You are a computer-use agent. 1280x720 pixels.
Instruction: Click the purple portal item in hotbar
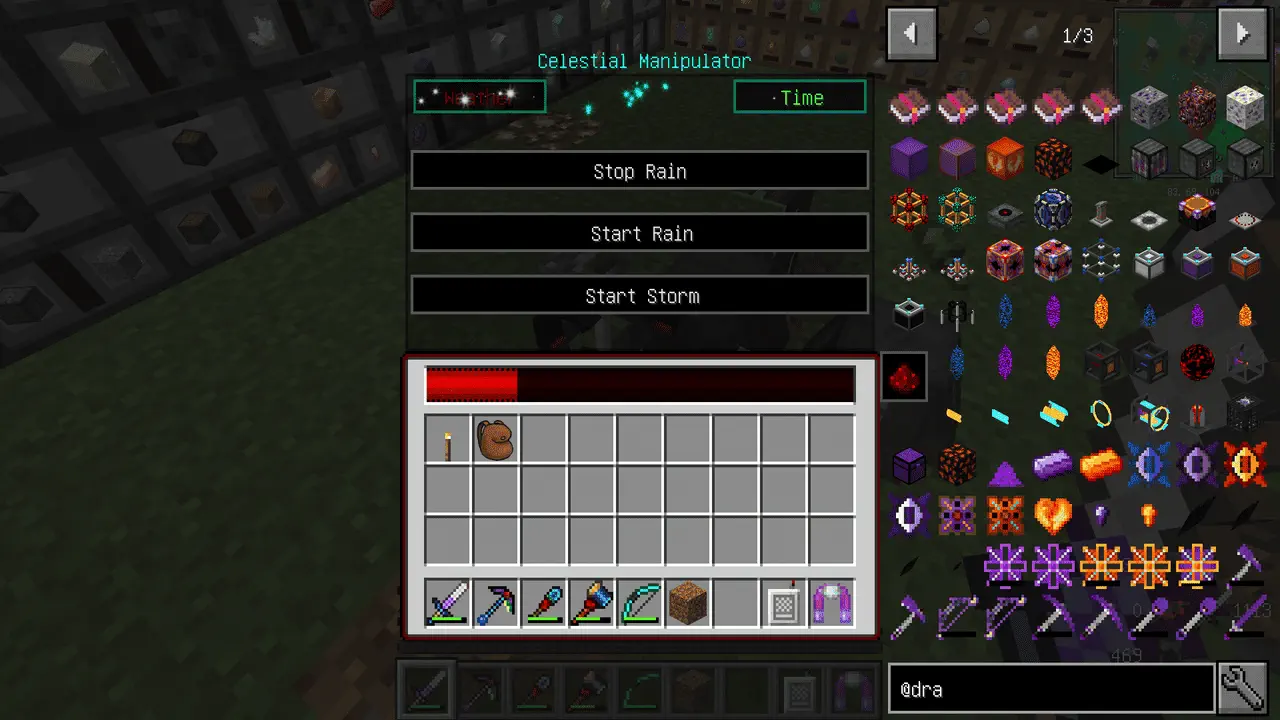coord(831,604)
